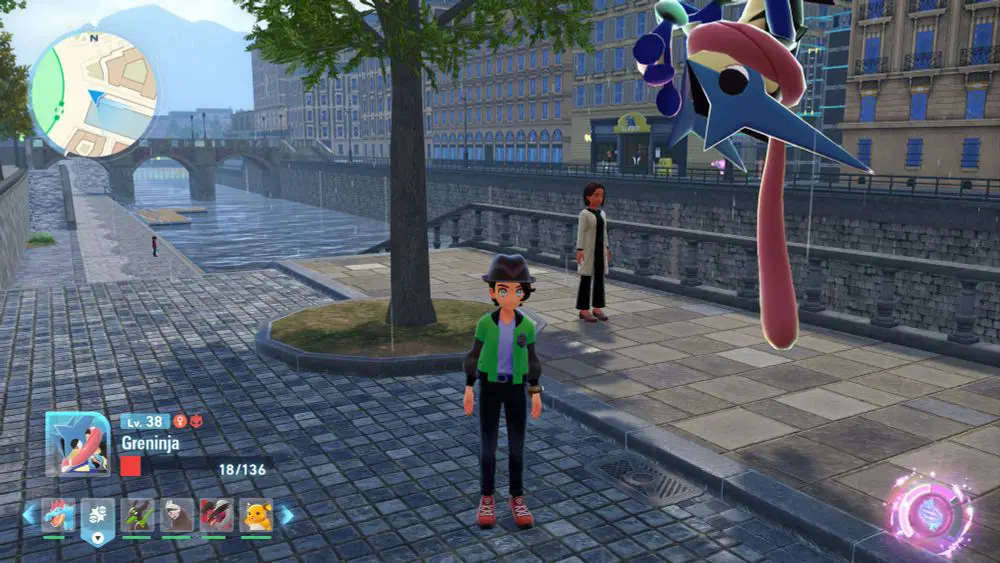Select the yellow Pikachu-like party slot
Viewport: 1000px width, 563px height.
pyautogui.click(x=256, y=515)
